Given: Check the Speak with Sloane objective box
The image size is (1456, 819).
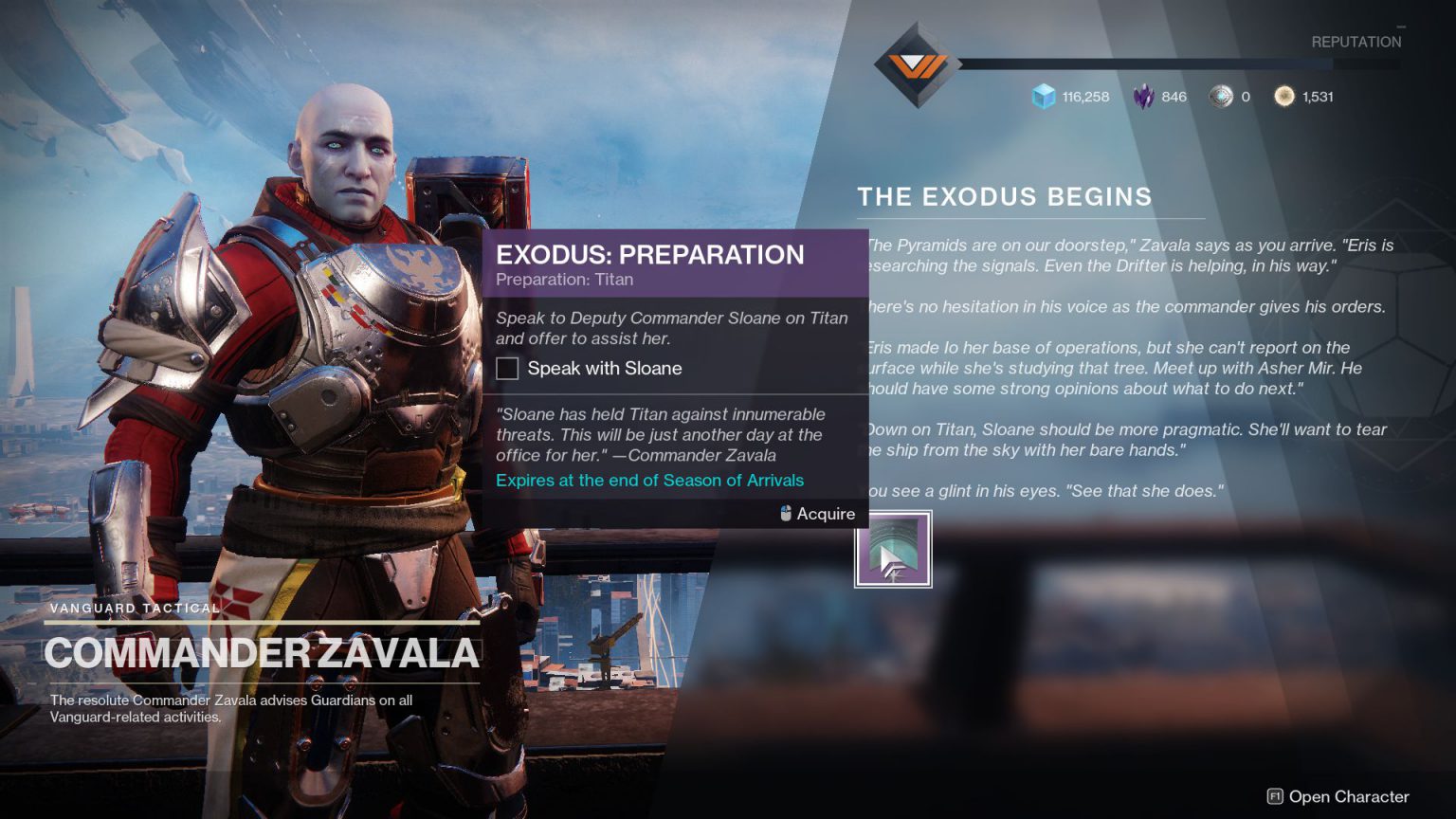Looking at the screenshot, I should 507,368.
